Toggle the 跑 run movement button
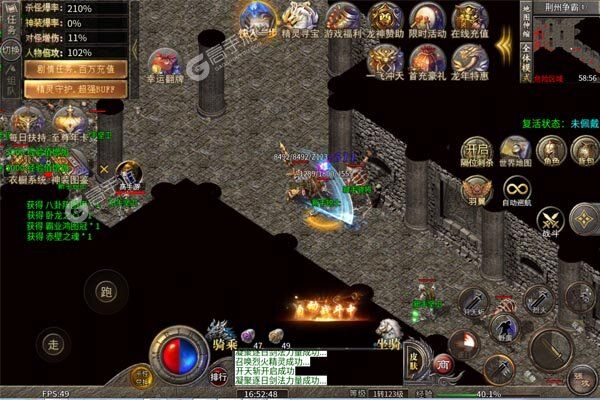The height and width of the screenshot is (400, 600). (105, 291)
